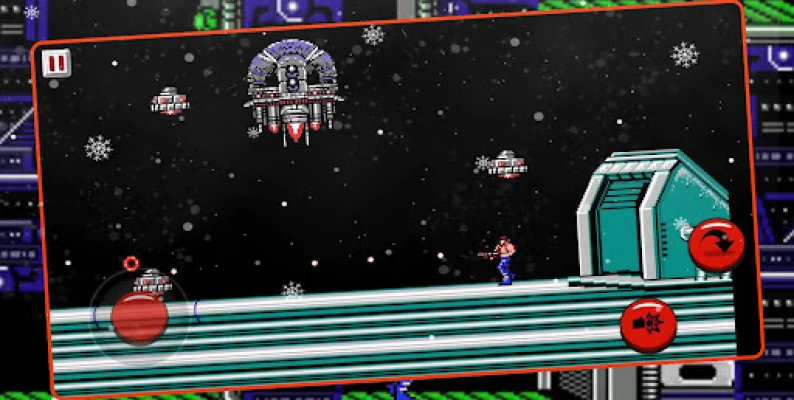Fire using the red shoot button
Viewport: 794px width, 400px height.
649,325
